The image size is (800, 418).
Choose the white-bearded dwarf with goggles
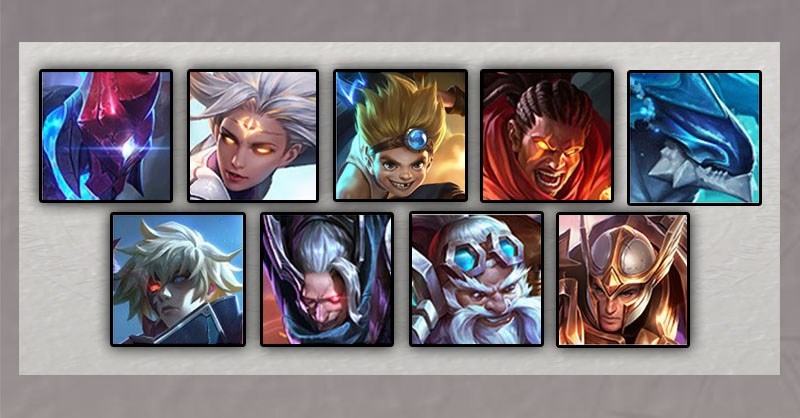[475, 279]
